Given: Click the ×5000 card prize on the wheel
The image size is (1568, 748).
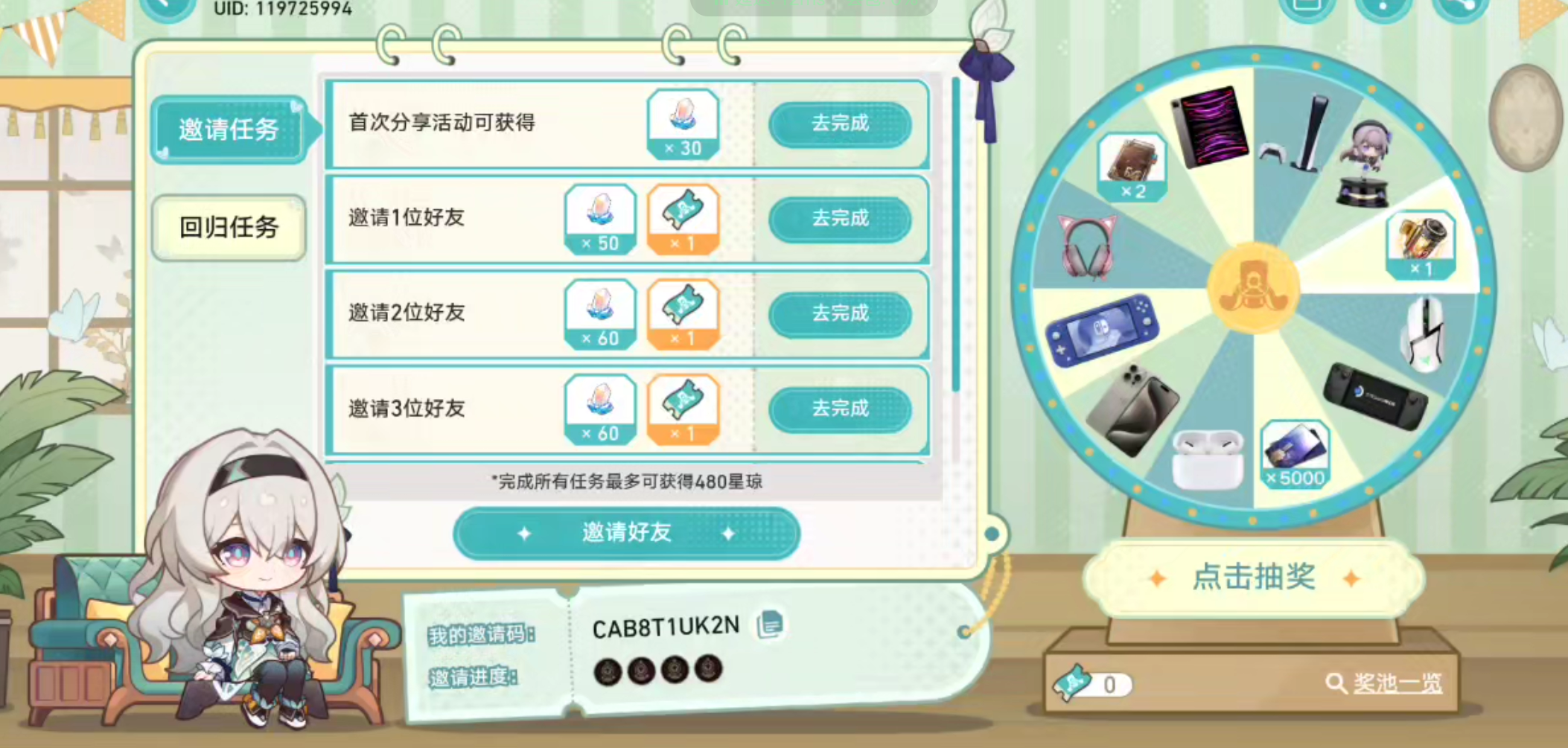Looking at the screenshot, I should tap(1295, 454).
